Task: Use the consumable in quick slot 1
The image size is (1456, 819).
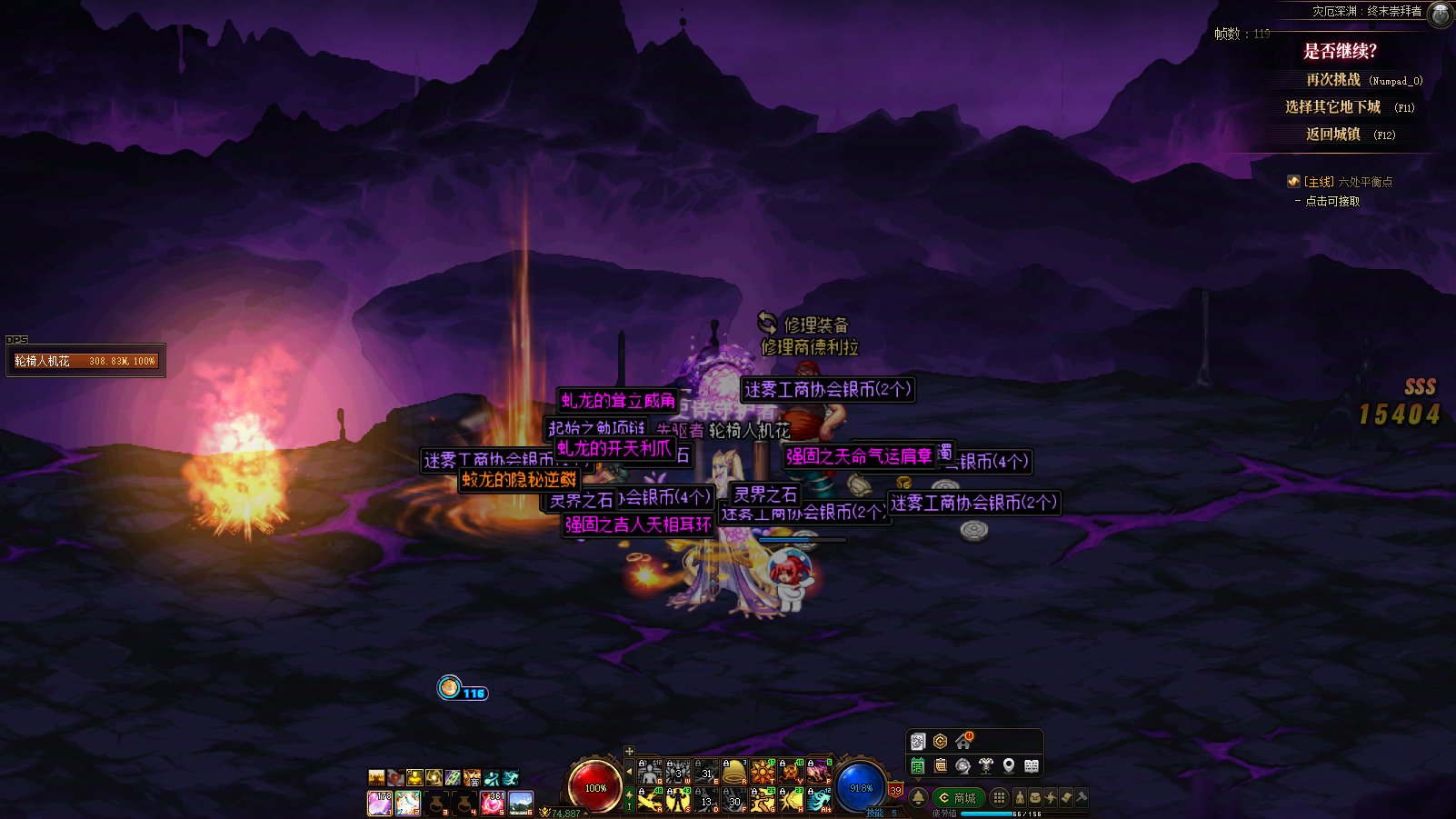Action: tap(379, 803)
